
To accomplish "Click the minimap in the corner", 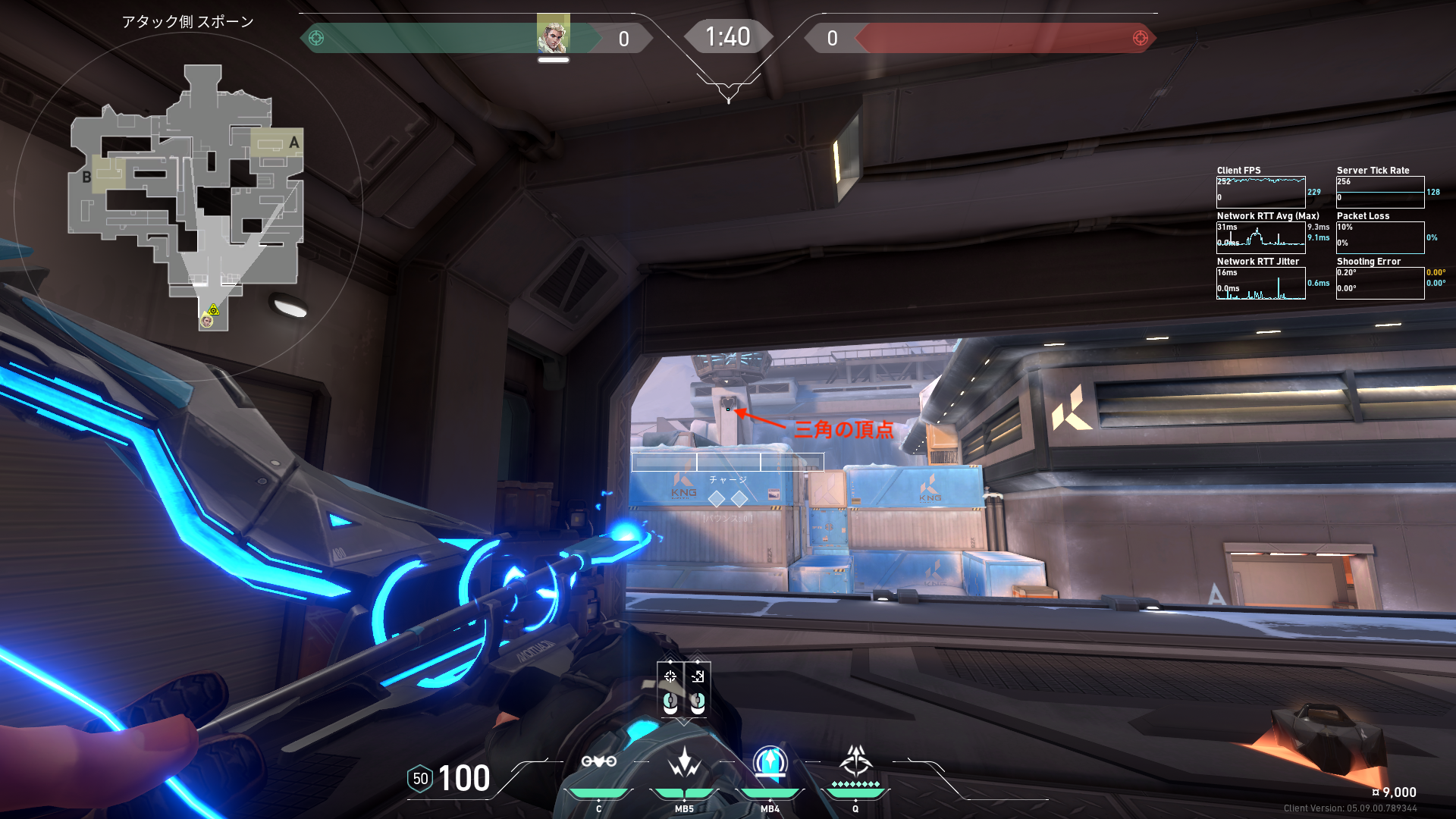I will [x=187, y=199].
